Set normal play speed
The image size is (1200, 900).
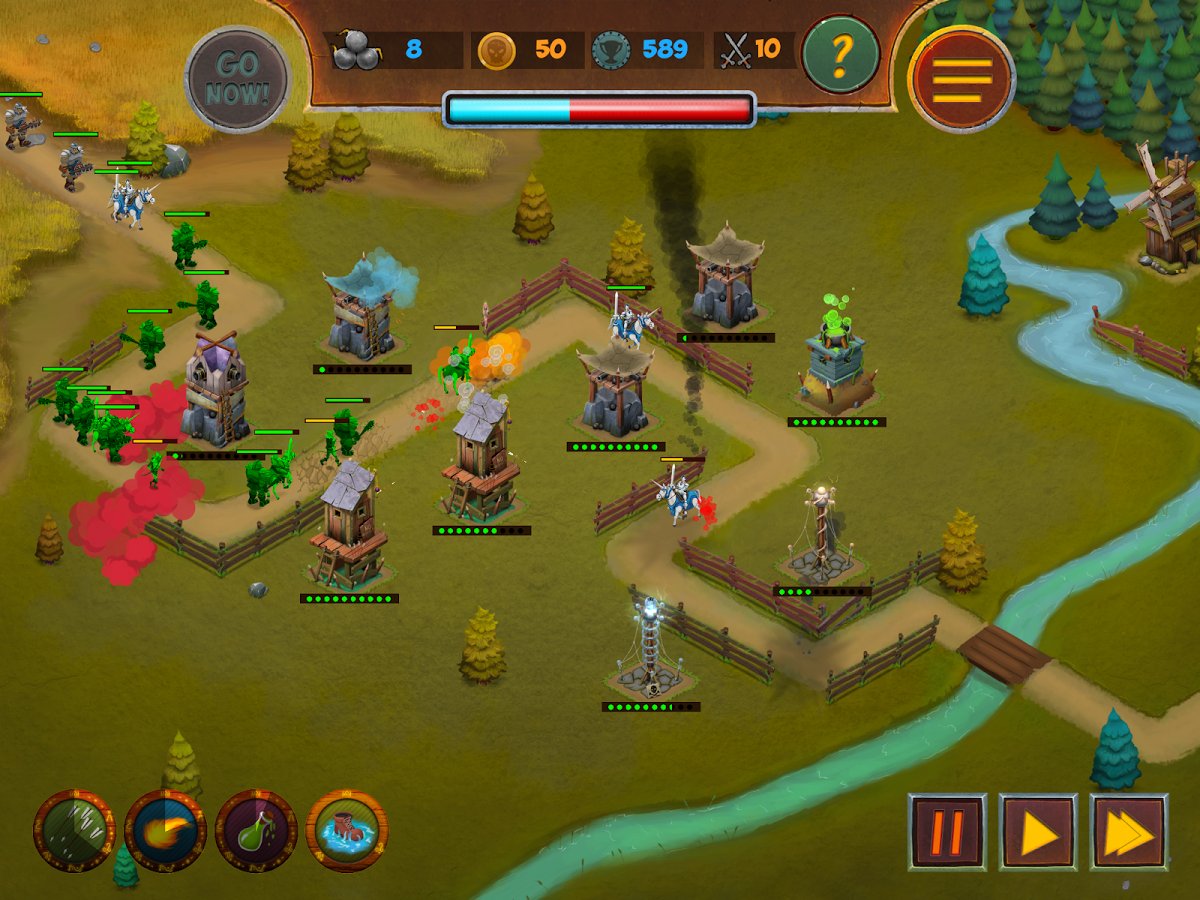(1038, 831)
